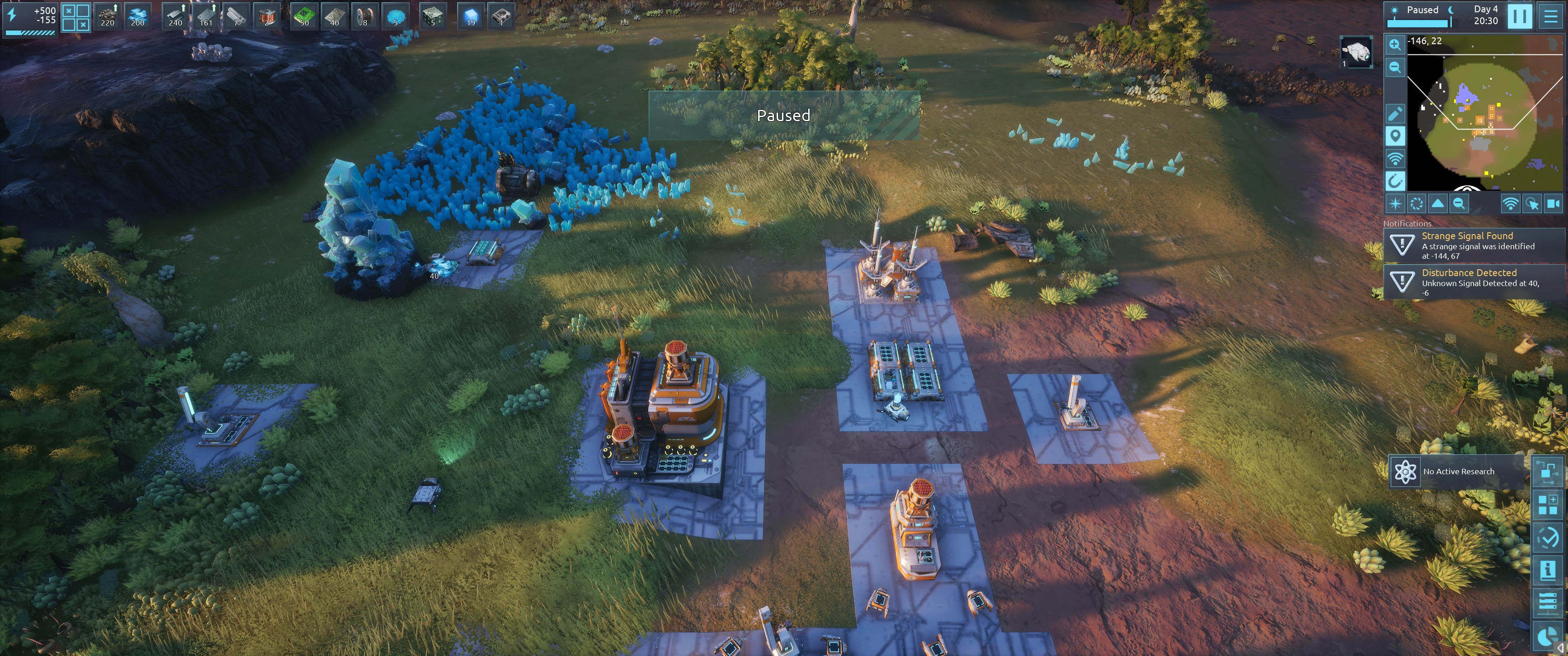1568x656 pixels.
Task: Select the white drone unit portrait
Action: [x=1357, y=52]
